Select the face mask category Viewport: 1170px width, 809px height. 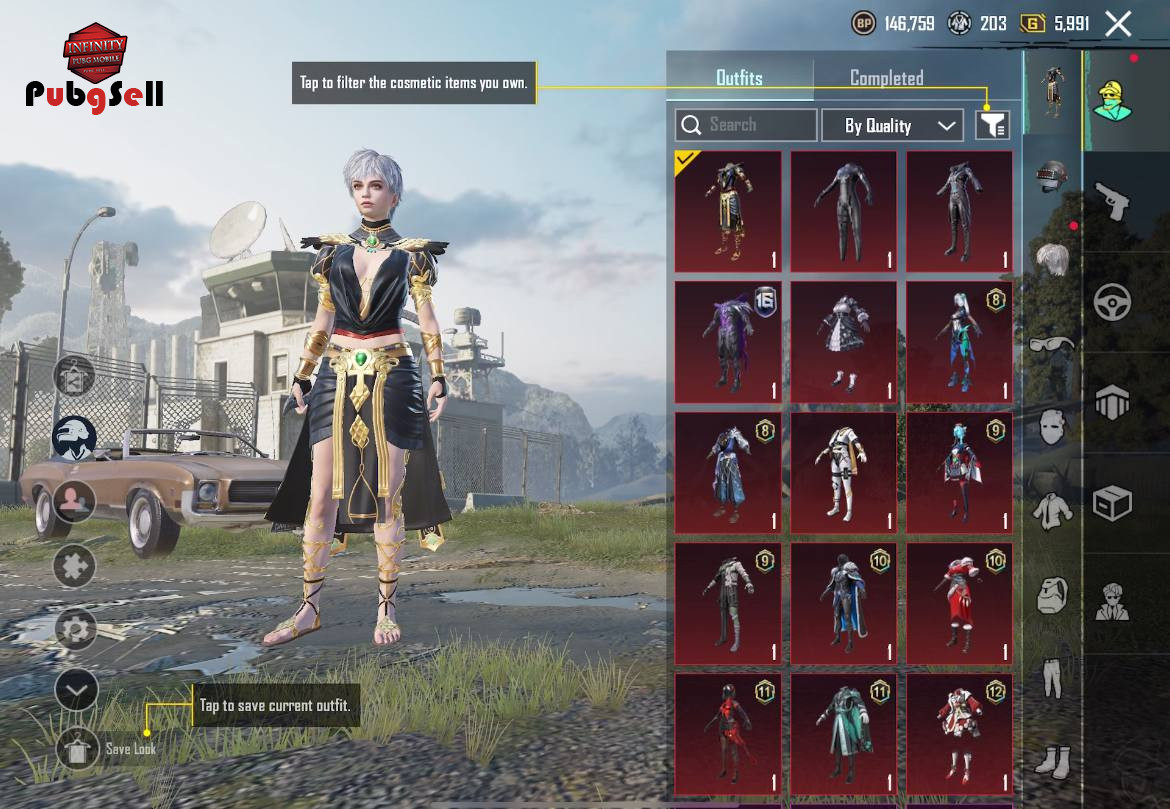point(1052,427)
